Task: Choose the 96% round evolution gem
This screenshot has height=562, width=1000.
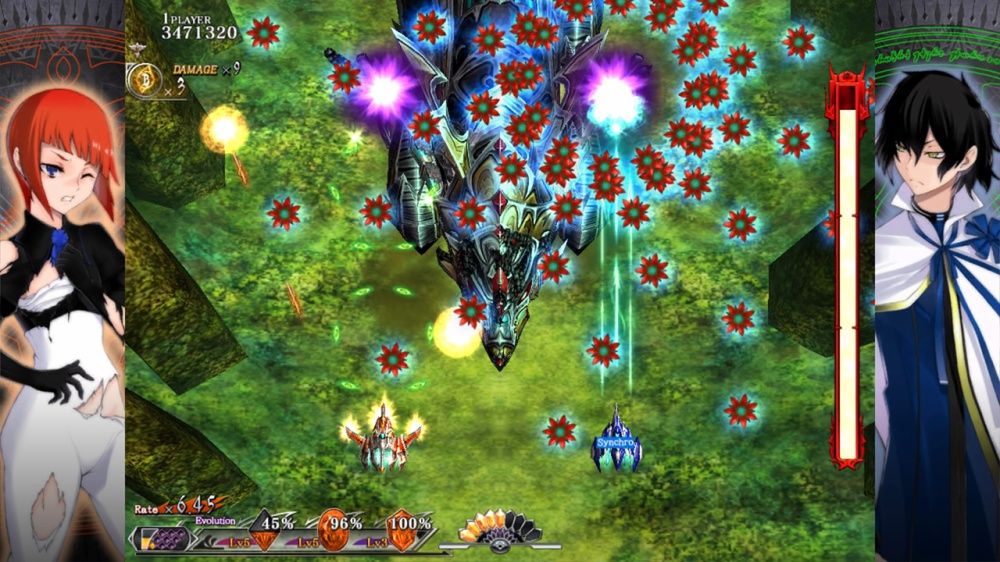Action: 333,527
